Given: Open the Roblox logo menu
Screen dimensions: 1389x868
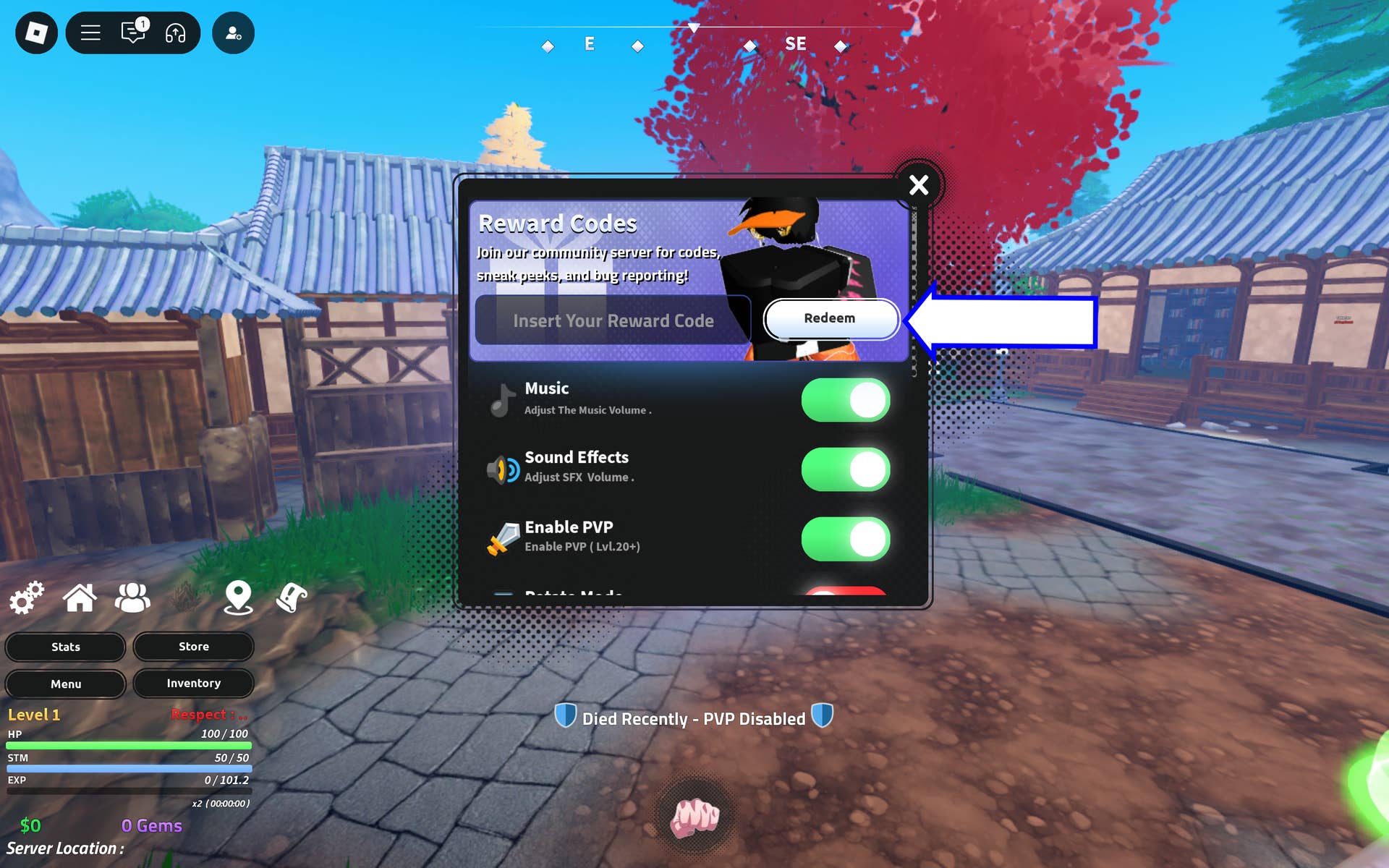Looking at the screenshot, I should 36,33.
